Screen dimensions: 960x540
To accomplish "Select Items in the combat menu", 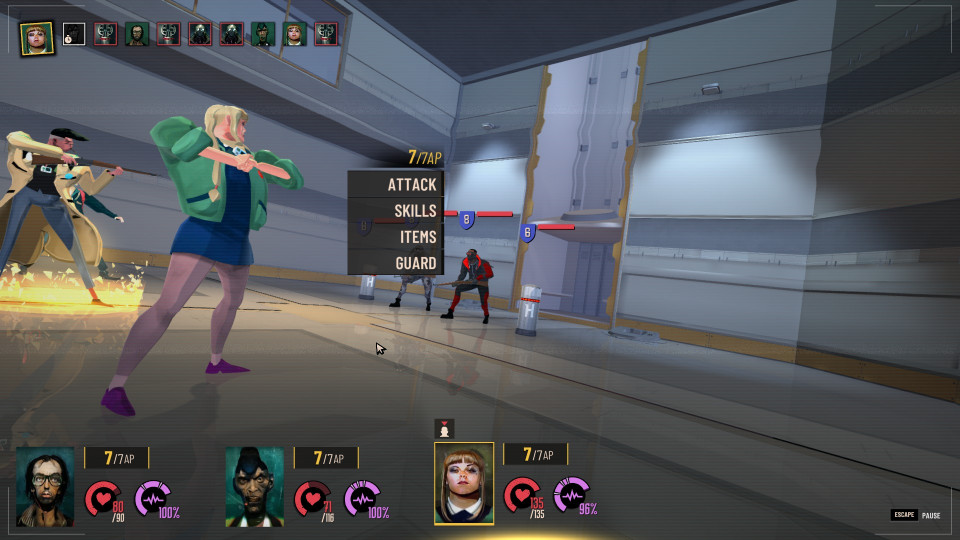I will click(397, 237).
